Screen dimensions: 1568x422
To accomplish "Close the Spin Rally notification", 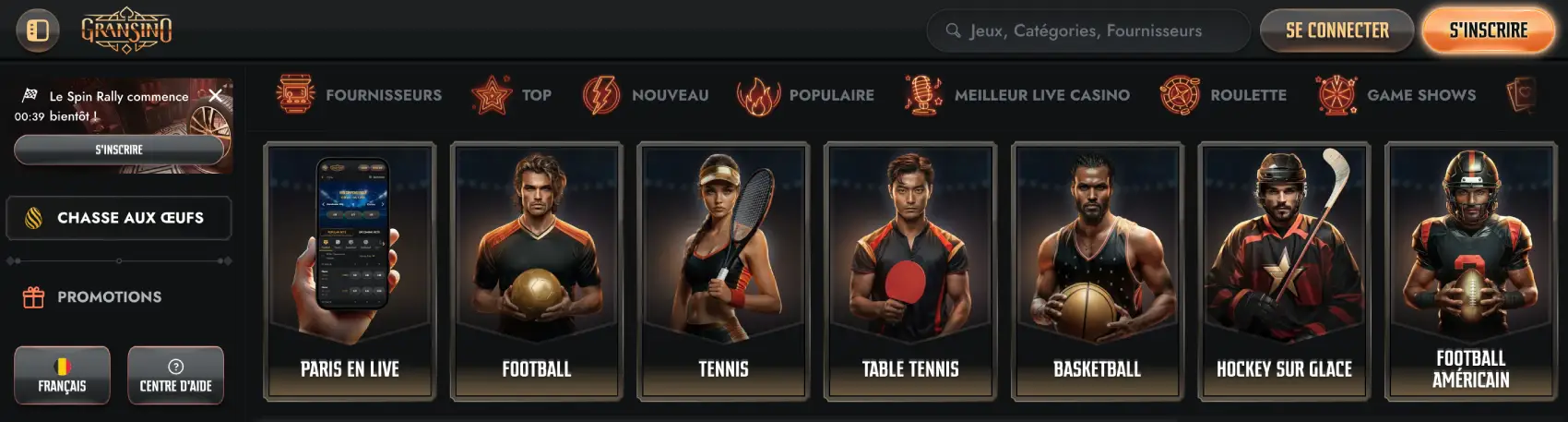I will point(215,95).
